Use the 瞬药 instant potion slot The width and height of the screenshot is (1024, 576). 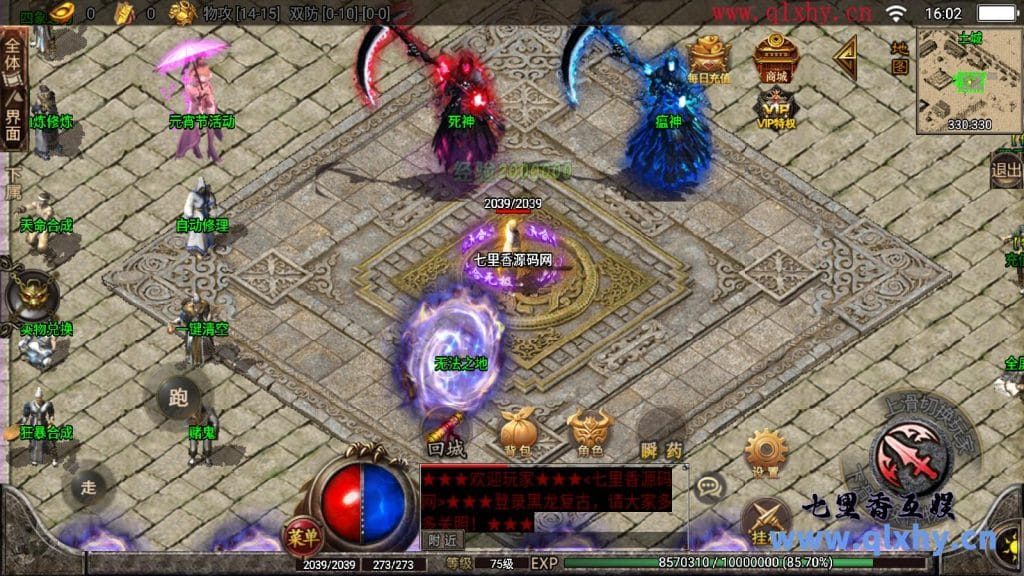tap(661, 432)
